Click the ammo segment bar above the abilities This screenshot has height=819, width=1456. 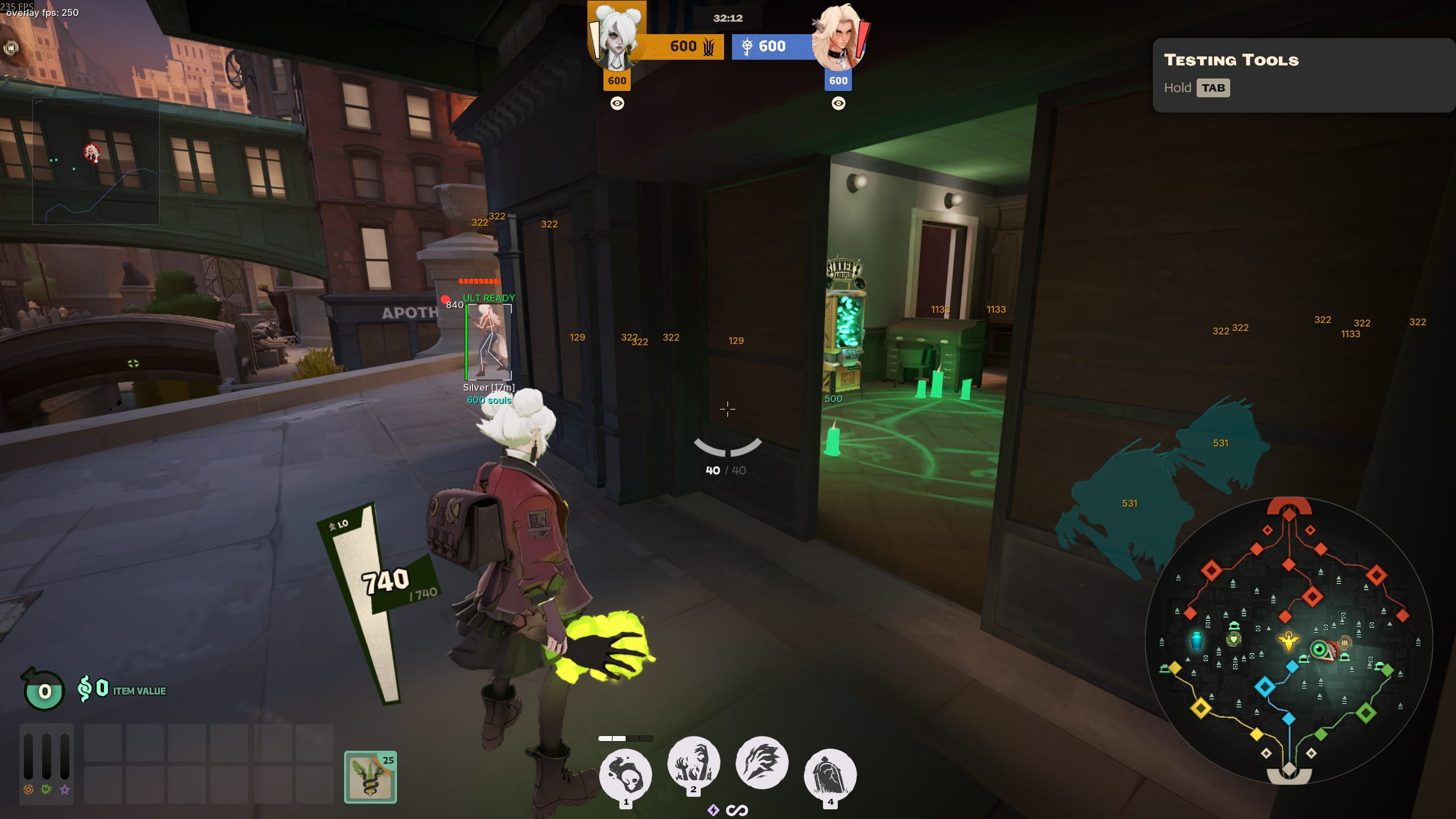point(624,738)
